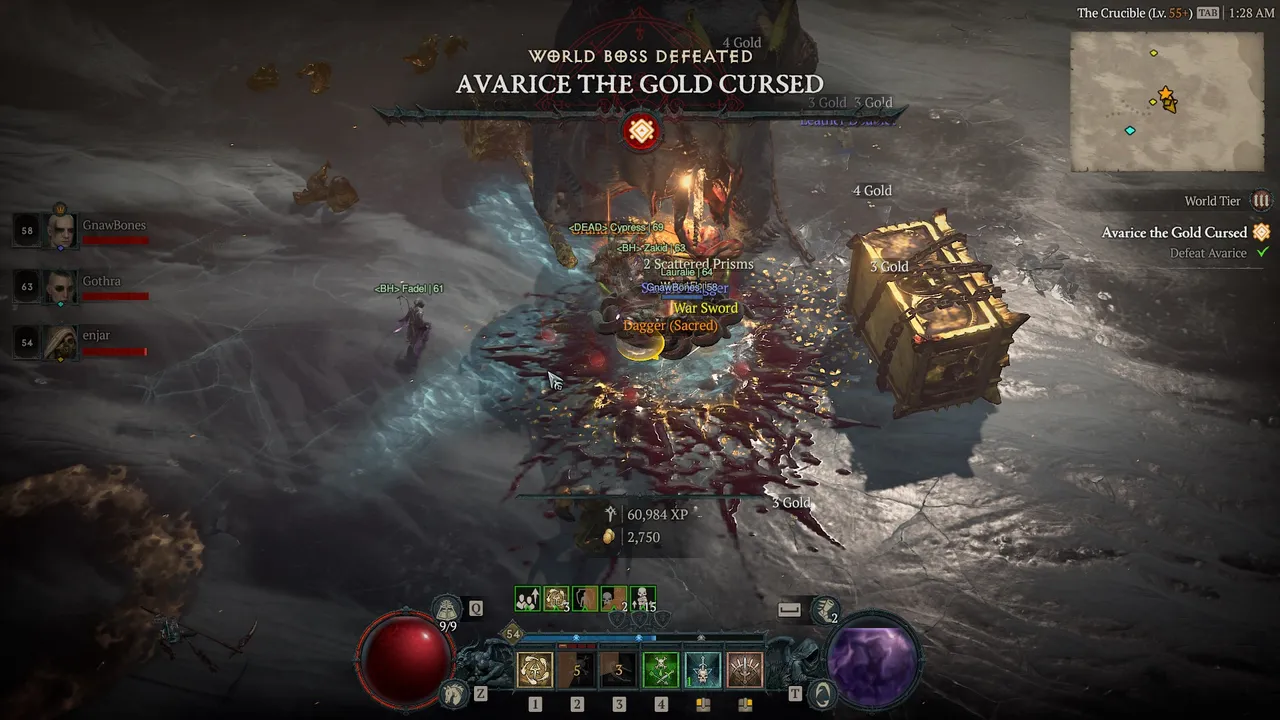1280x720 pixels.
Task: Select the World Tier III icon
Action: click(1261, 201)
